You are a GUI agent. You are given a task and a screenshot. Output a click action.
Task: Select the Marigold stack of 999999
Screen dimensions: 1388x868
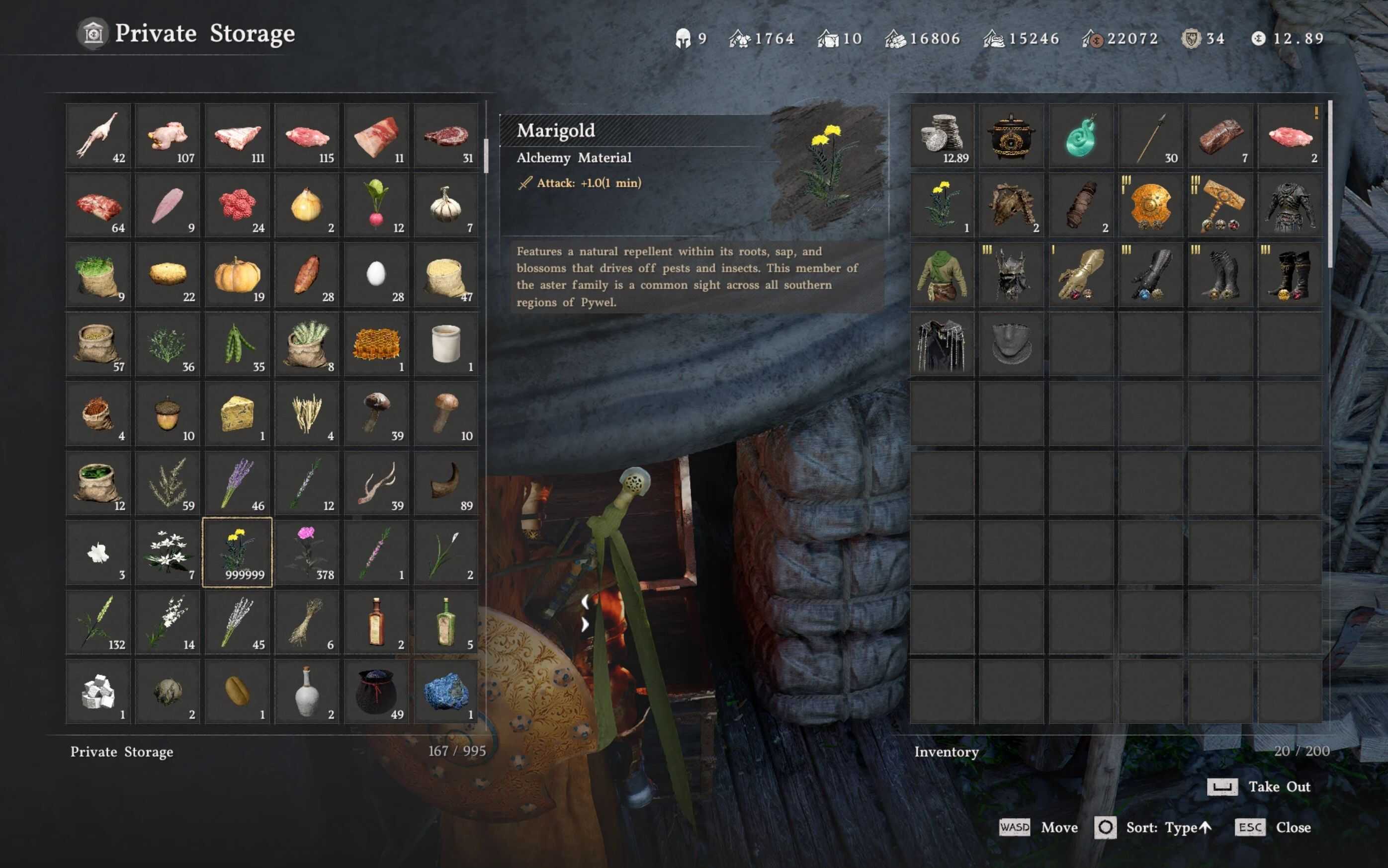coord(237,552)
